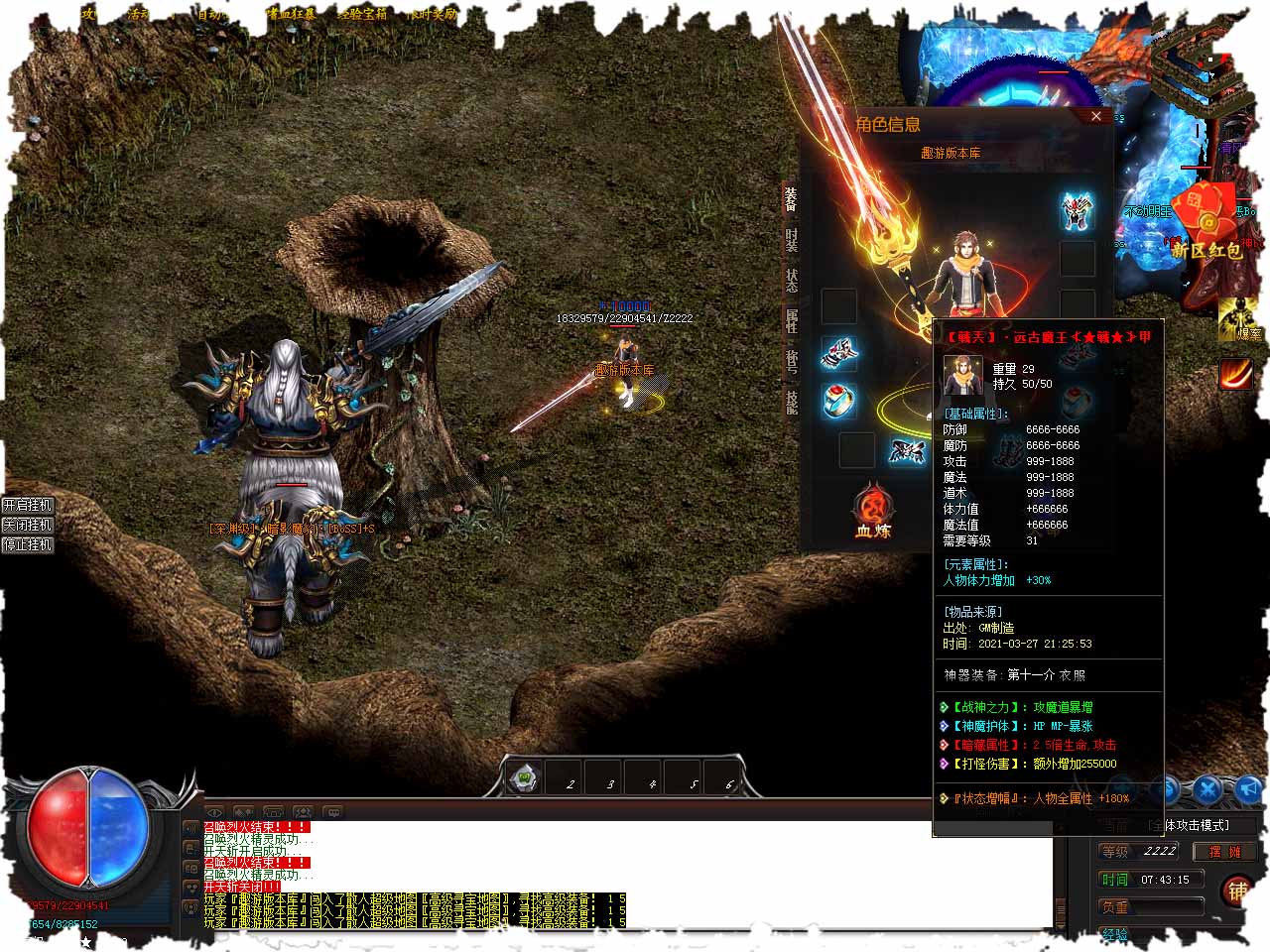Close the 角色信息 character info panel
This screenshot has width=1270, height=952.
point(1095,116)
